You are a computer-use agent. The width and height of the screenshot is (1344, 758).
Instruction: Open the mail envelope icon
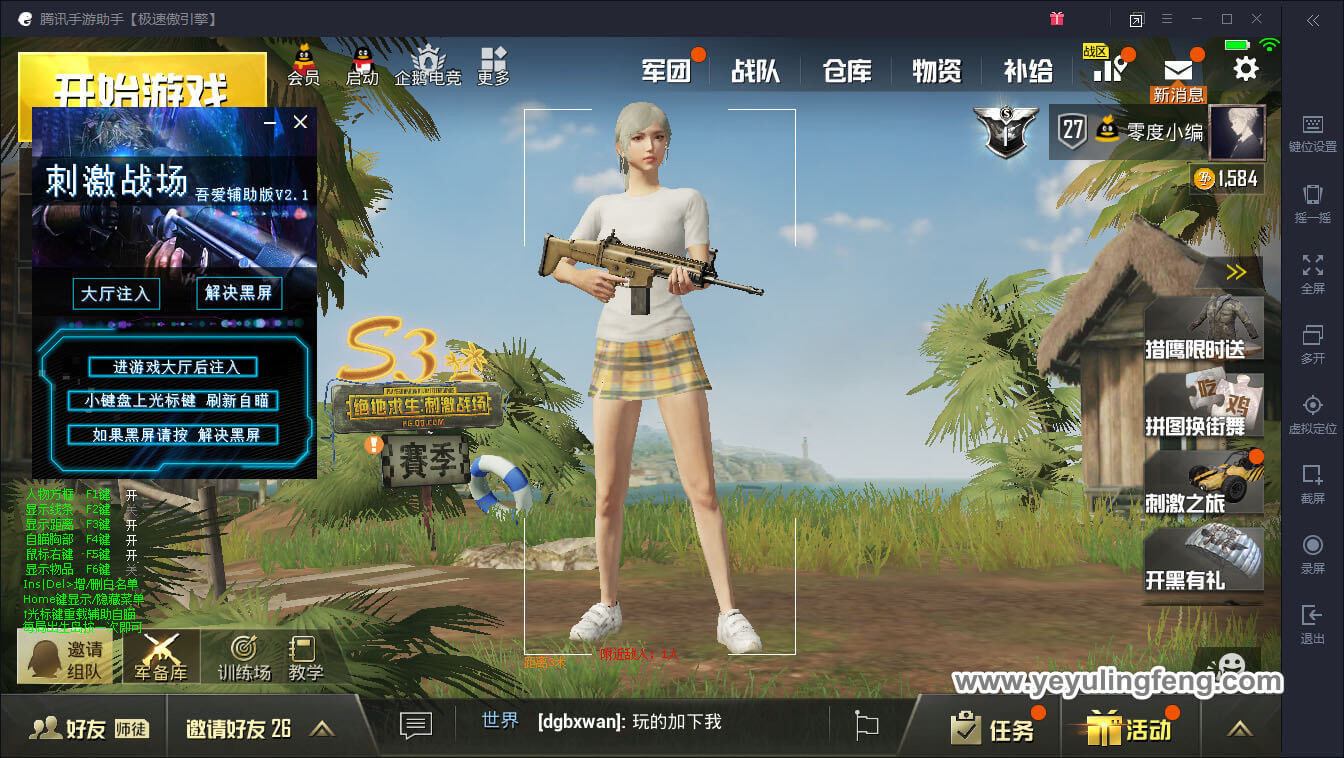[1178, 70]
